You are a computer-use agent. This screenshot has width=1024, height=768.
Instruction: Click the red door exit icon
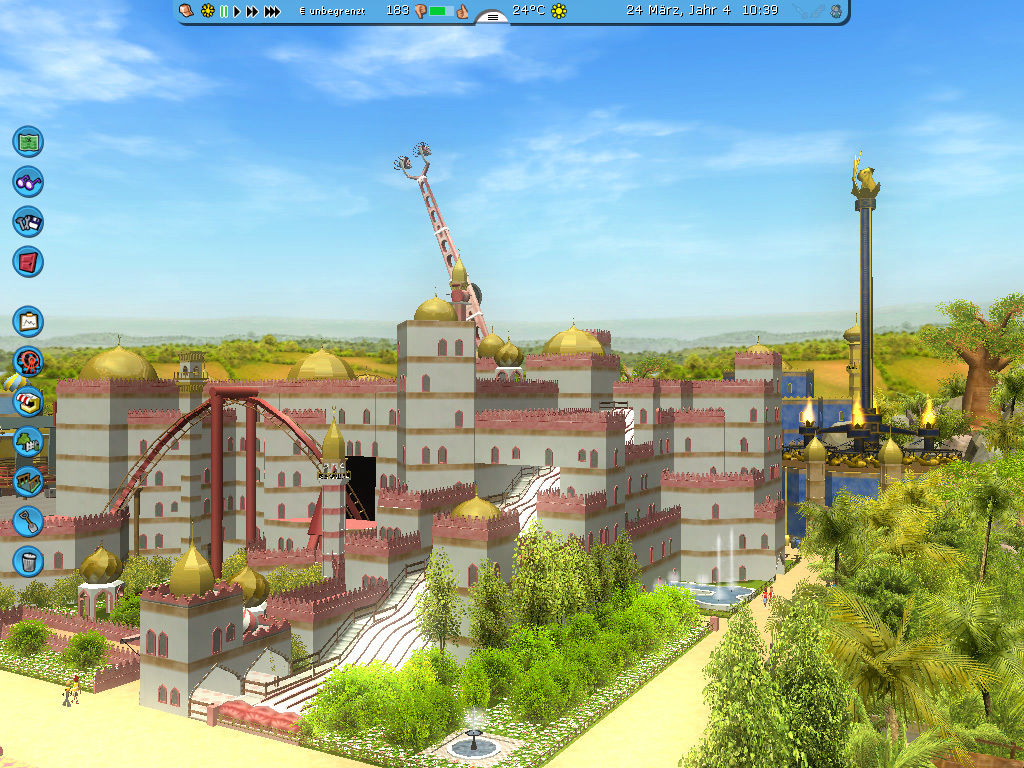(28, 262)
